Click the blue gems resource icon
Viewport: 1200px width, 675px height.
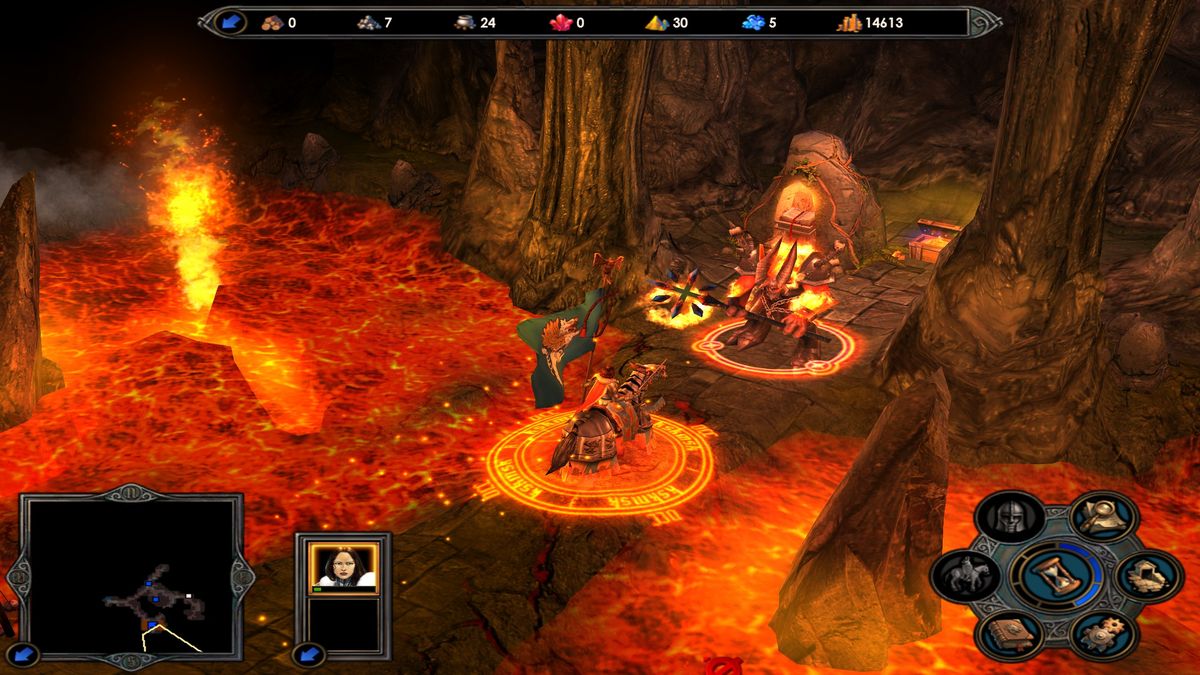[753, 22]
